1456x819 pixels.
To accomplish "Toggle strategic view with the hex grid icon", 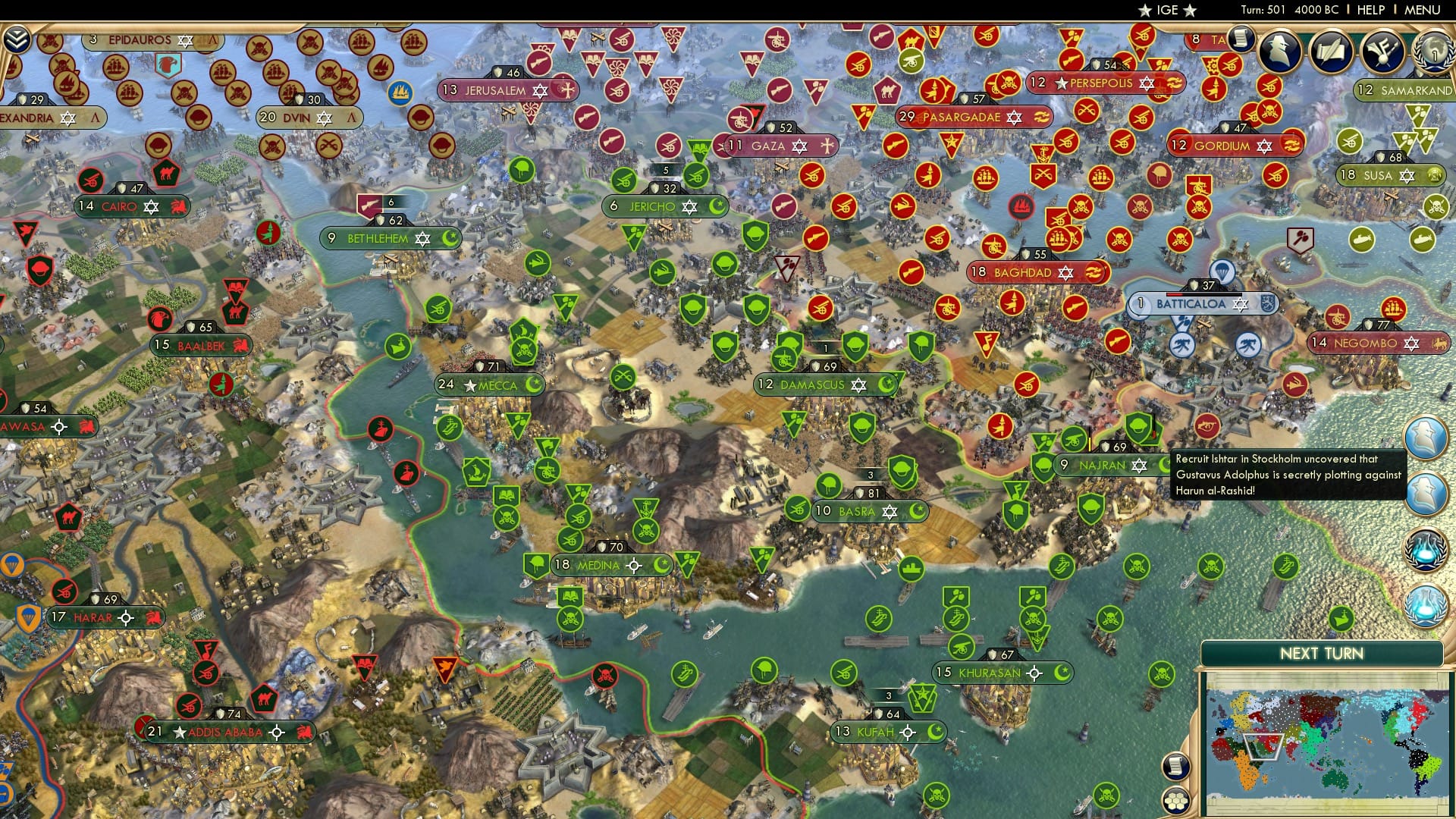I will [1176, 802].
